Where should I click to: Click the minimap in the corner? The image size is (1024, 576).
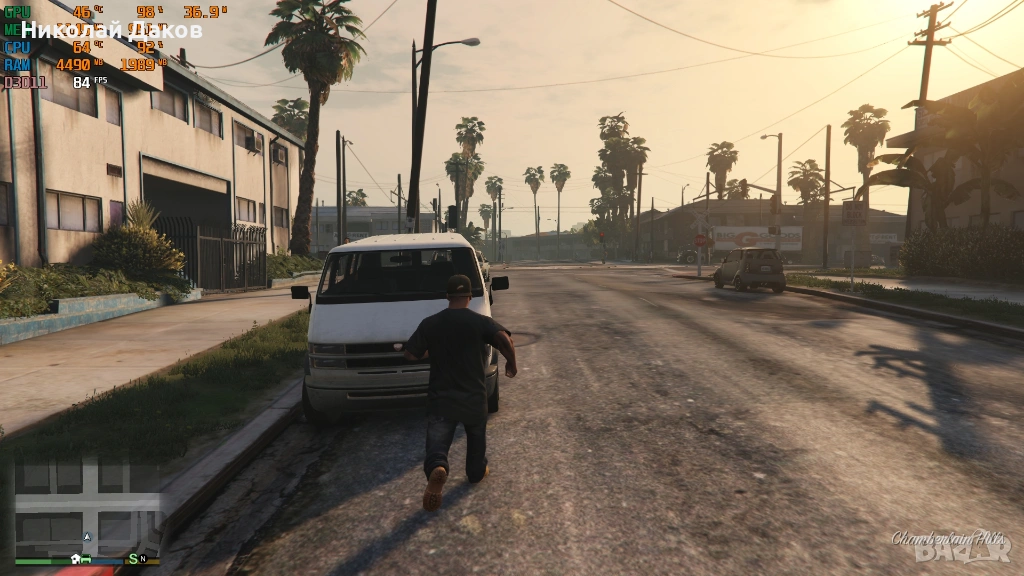(88, 507)
